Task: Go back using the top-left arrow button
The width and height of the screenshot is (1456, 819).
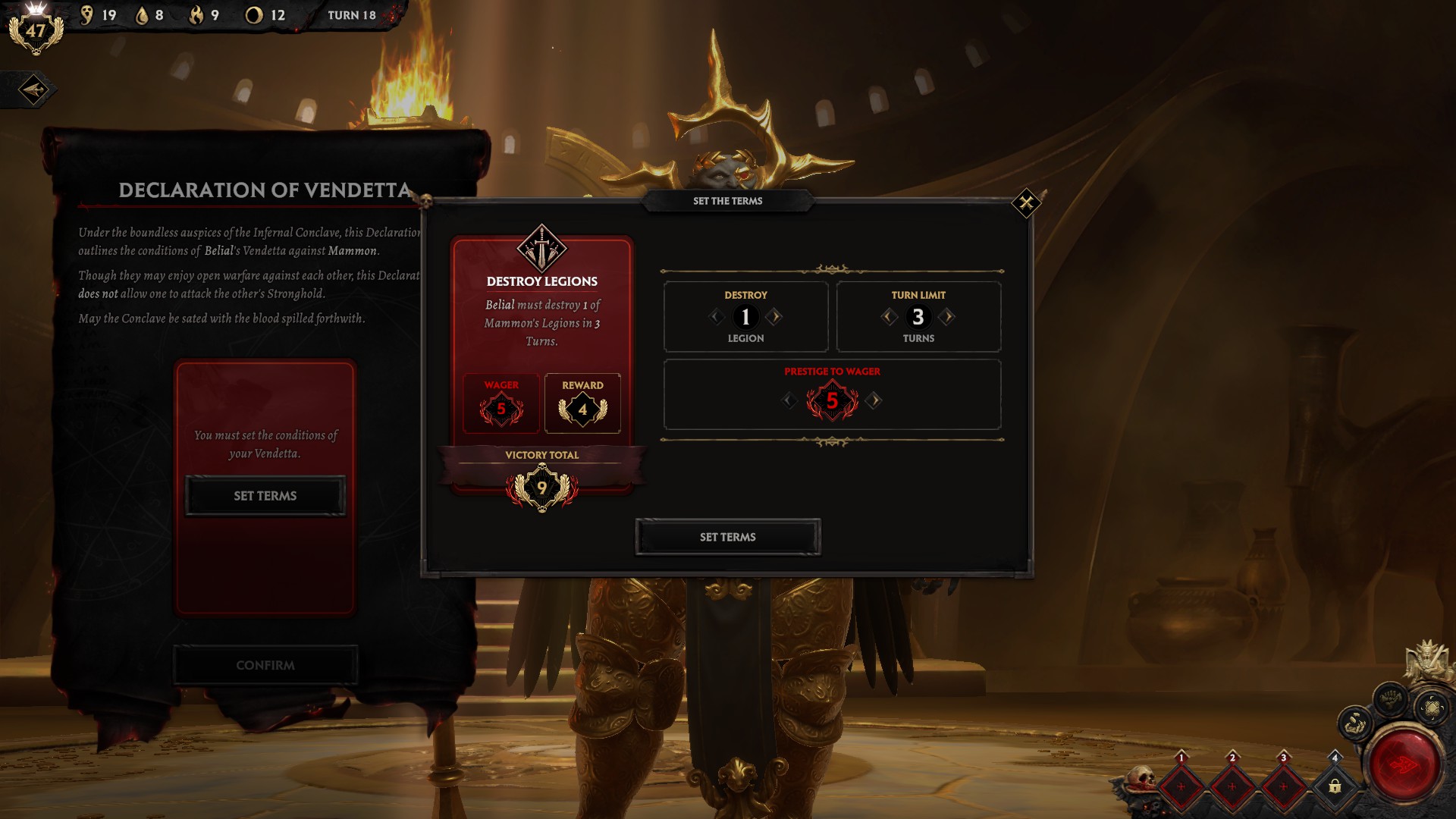Action: point(33,89)
